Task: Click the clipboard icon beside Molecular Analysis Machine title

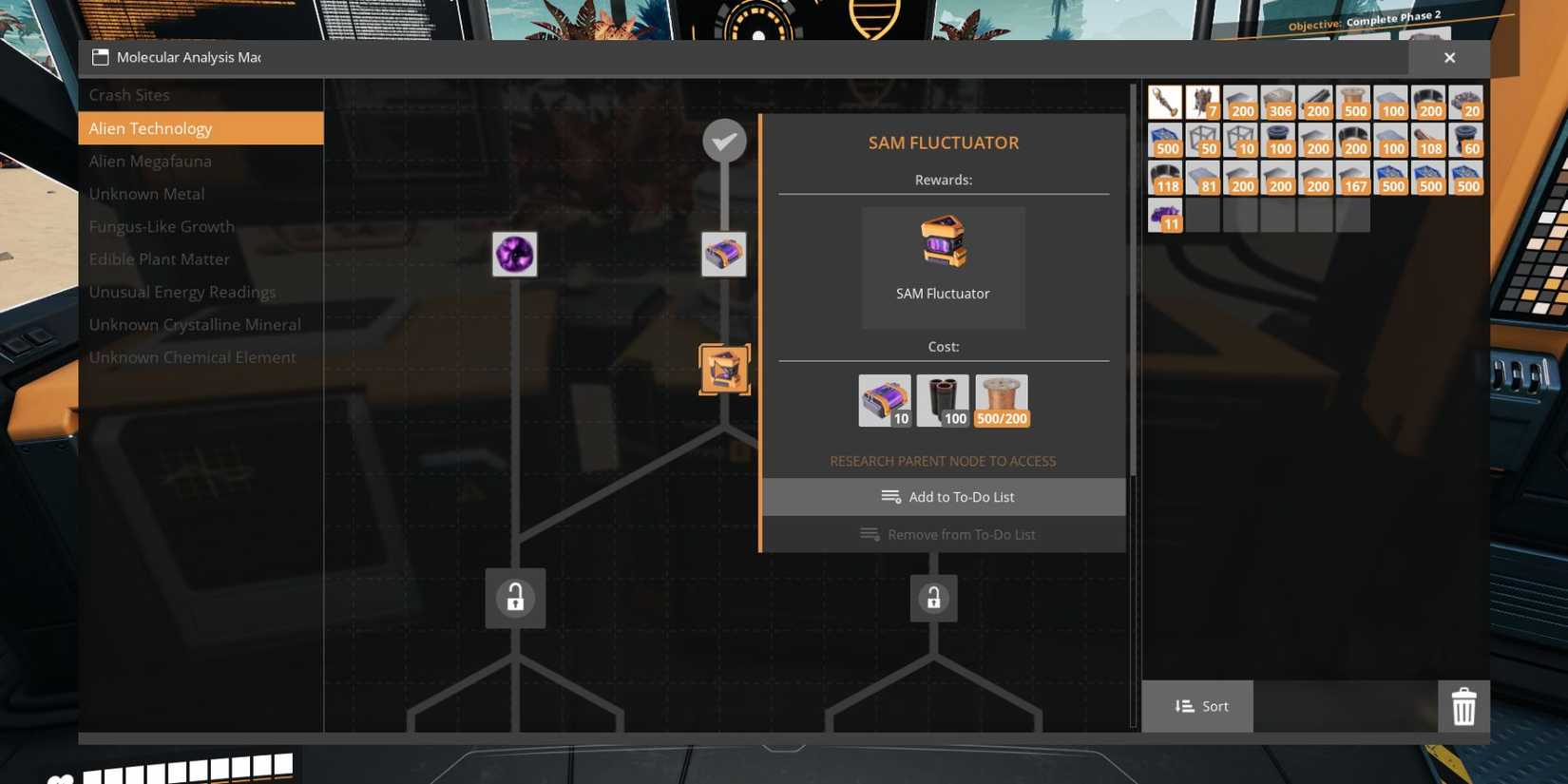Action: pos(99,57)
